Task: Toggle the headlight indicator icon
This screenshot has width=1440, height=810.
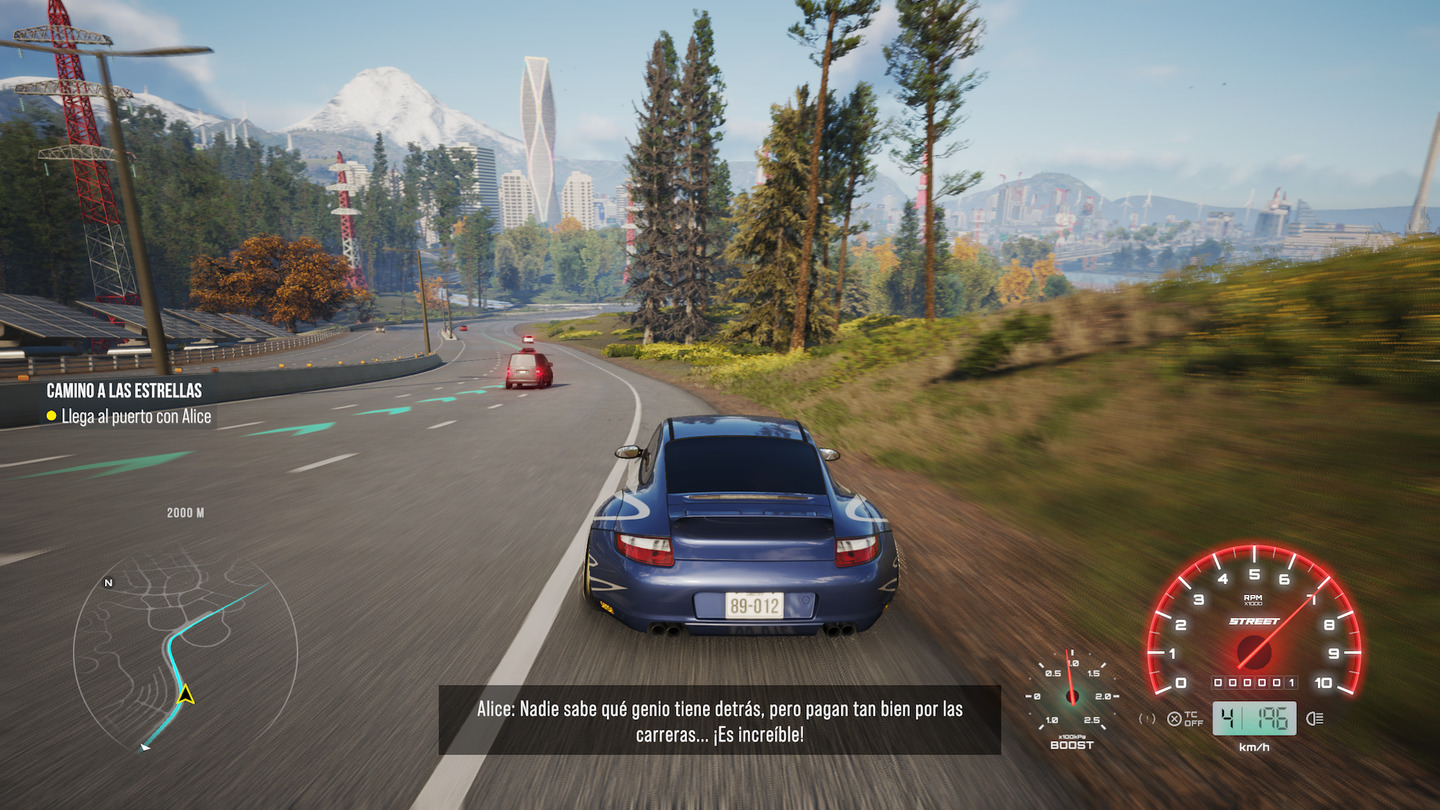Action: (x=1315, y=718)
